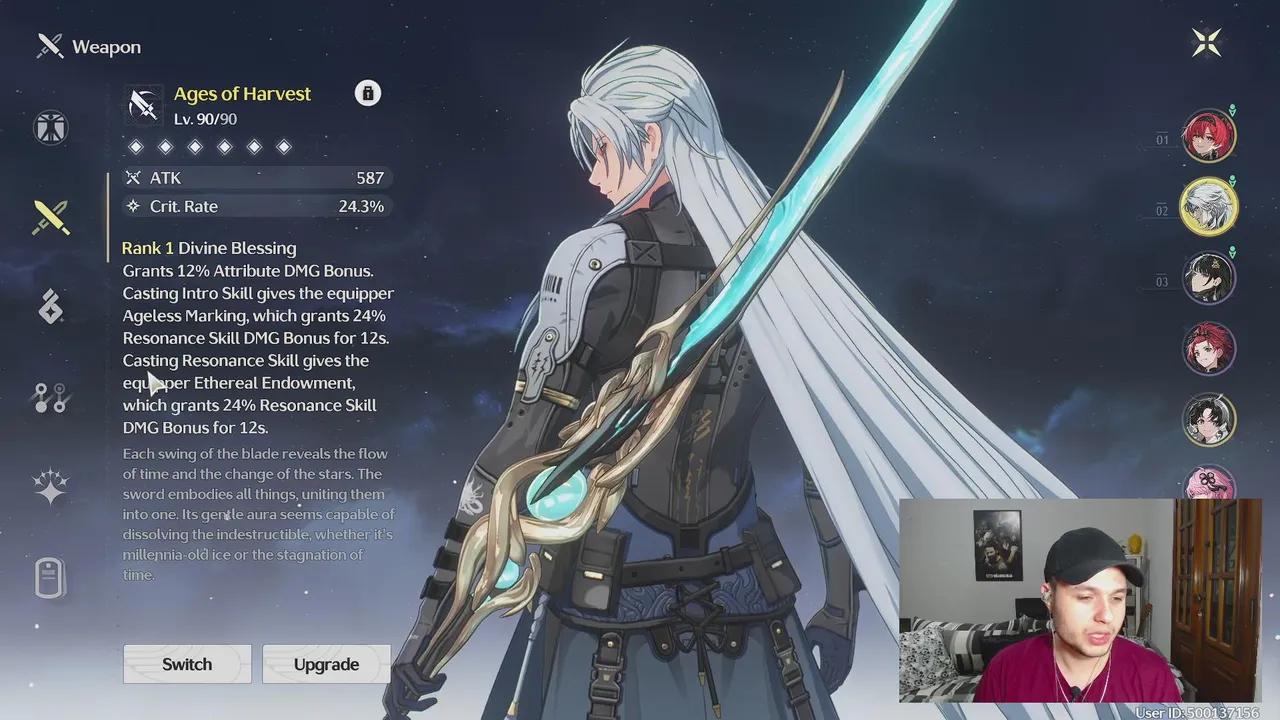Open the Forte node-tree icon in sidebar

pyautogui.click(x=50, y=397)
